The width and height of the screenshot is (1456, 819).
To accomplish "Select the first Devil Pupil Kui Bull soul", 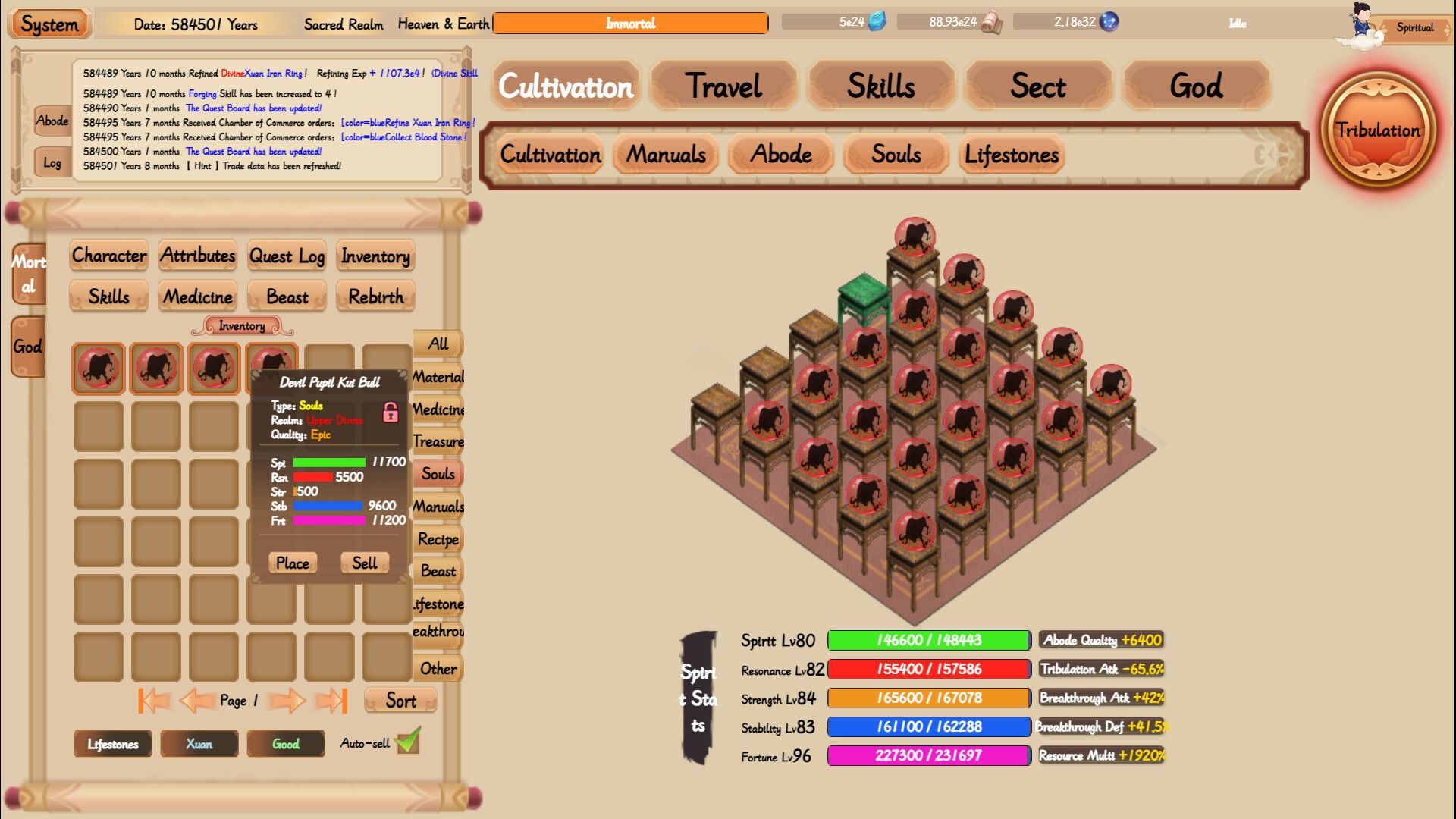I will point(98,369).
